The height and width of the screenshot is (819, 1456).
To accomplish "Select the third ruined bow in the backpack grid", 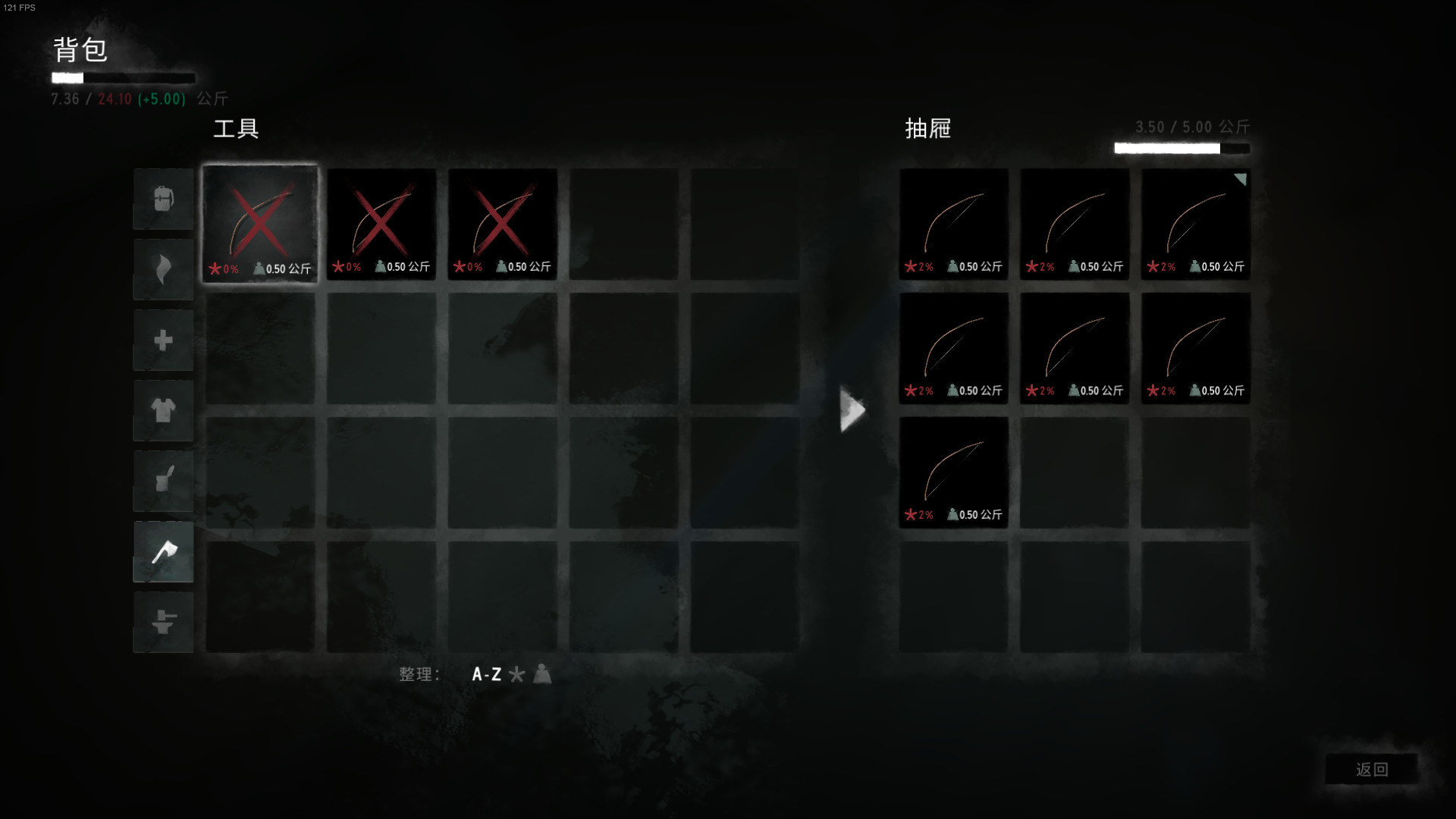I will (x=502, y=224).
